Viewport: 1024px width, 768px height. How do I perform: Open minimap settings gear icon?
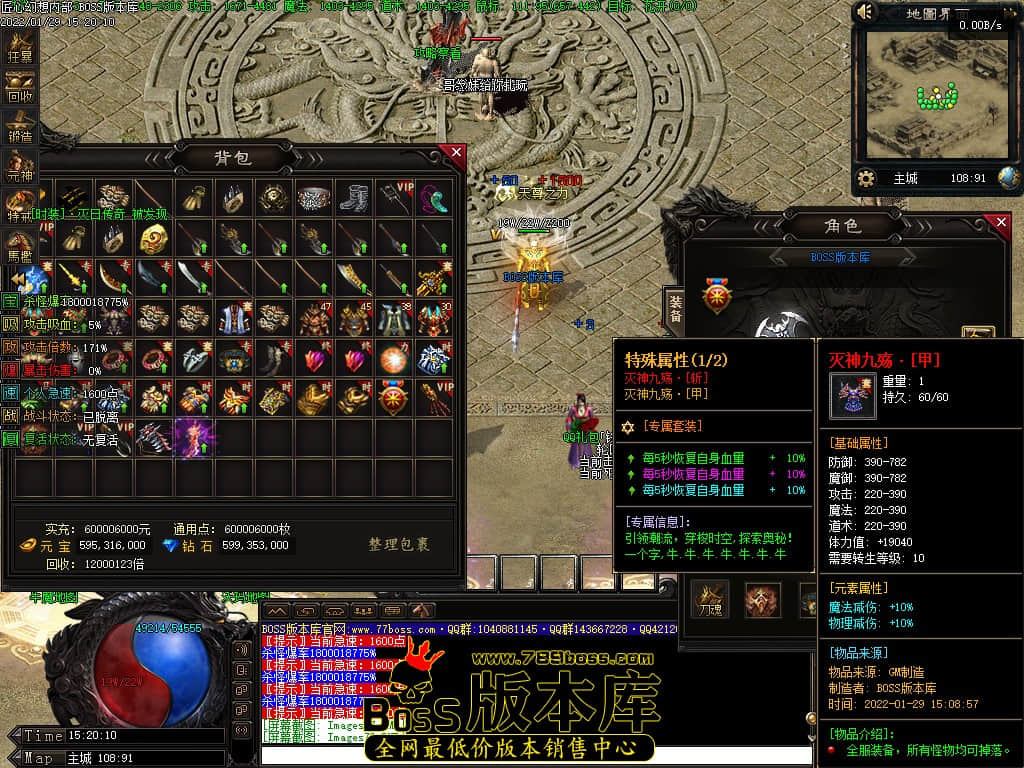[x=867, y=178]
